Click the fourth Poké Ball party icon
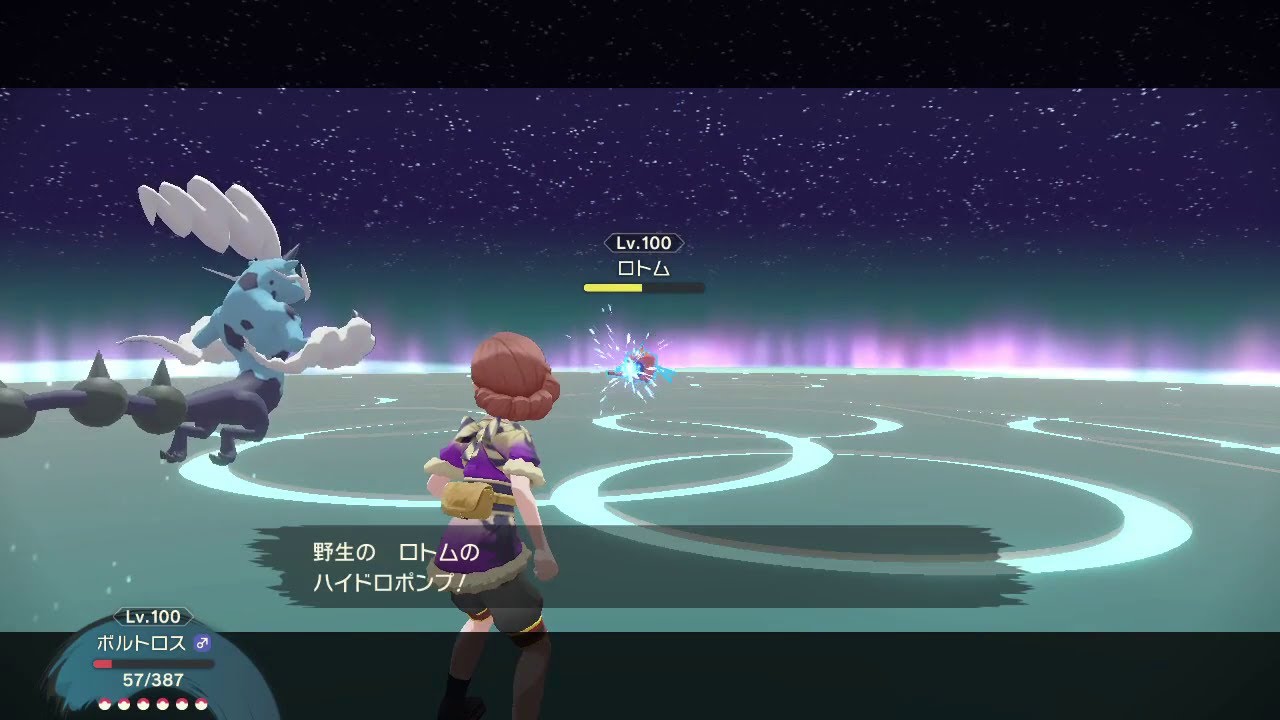 click(x=162, y=704)
